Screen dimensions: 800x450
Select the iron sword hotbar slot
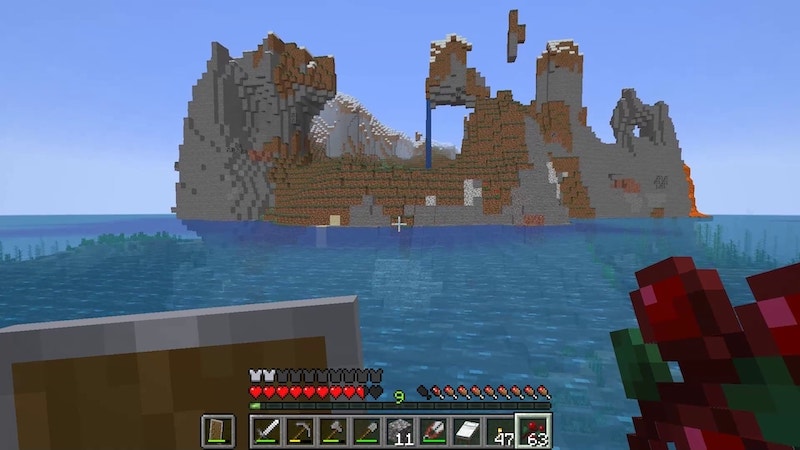(267, 431)
